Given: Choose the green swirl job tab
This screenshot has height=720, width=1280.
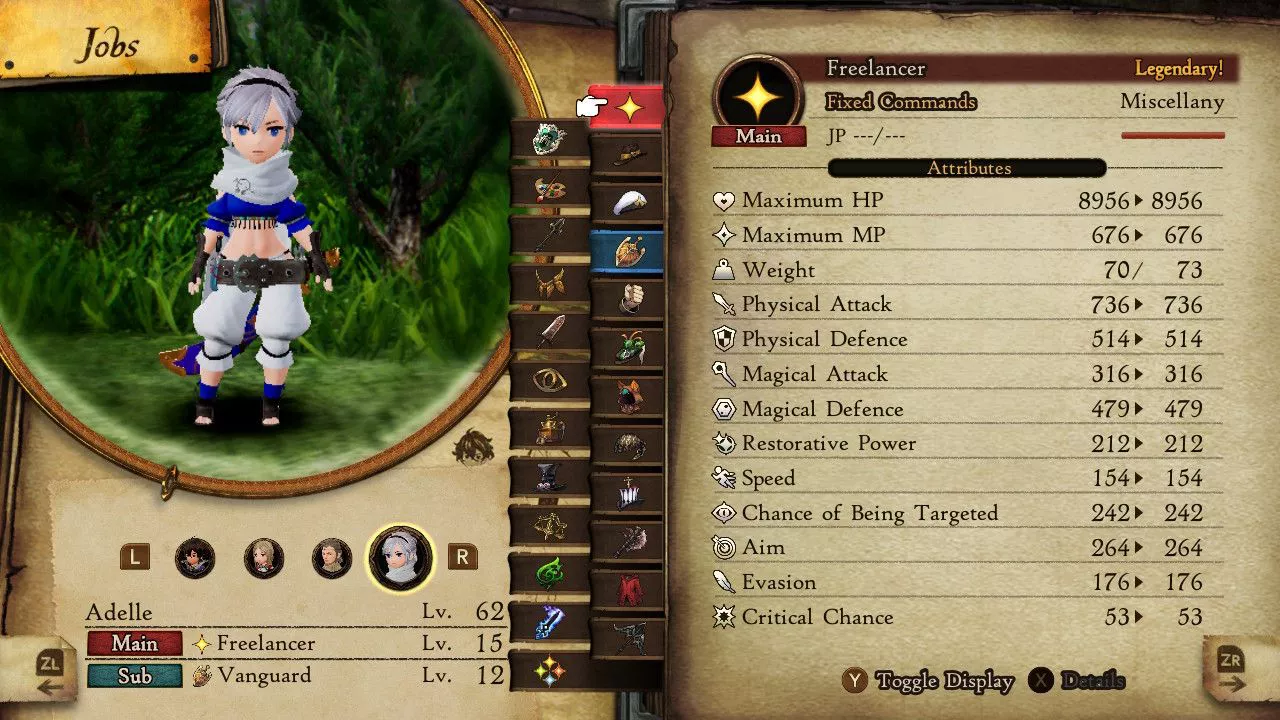Looking at the screenshot, I should tap(549, 573).
